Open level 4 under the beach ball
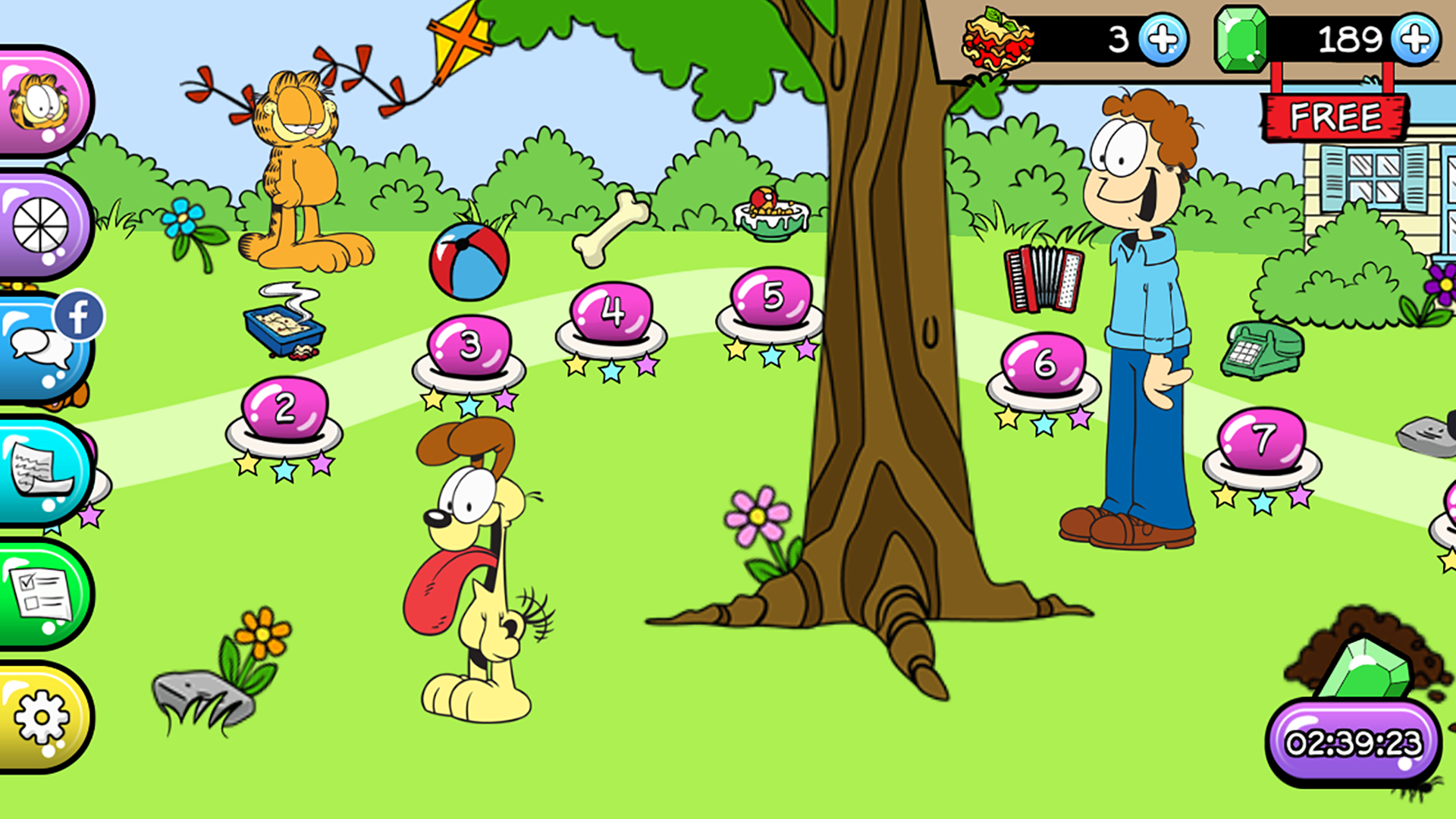The width and height of the screenshot is (1456, 819). (610, 311)
